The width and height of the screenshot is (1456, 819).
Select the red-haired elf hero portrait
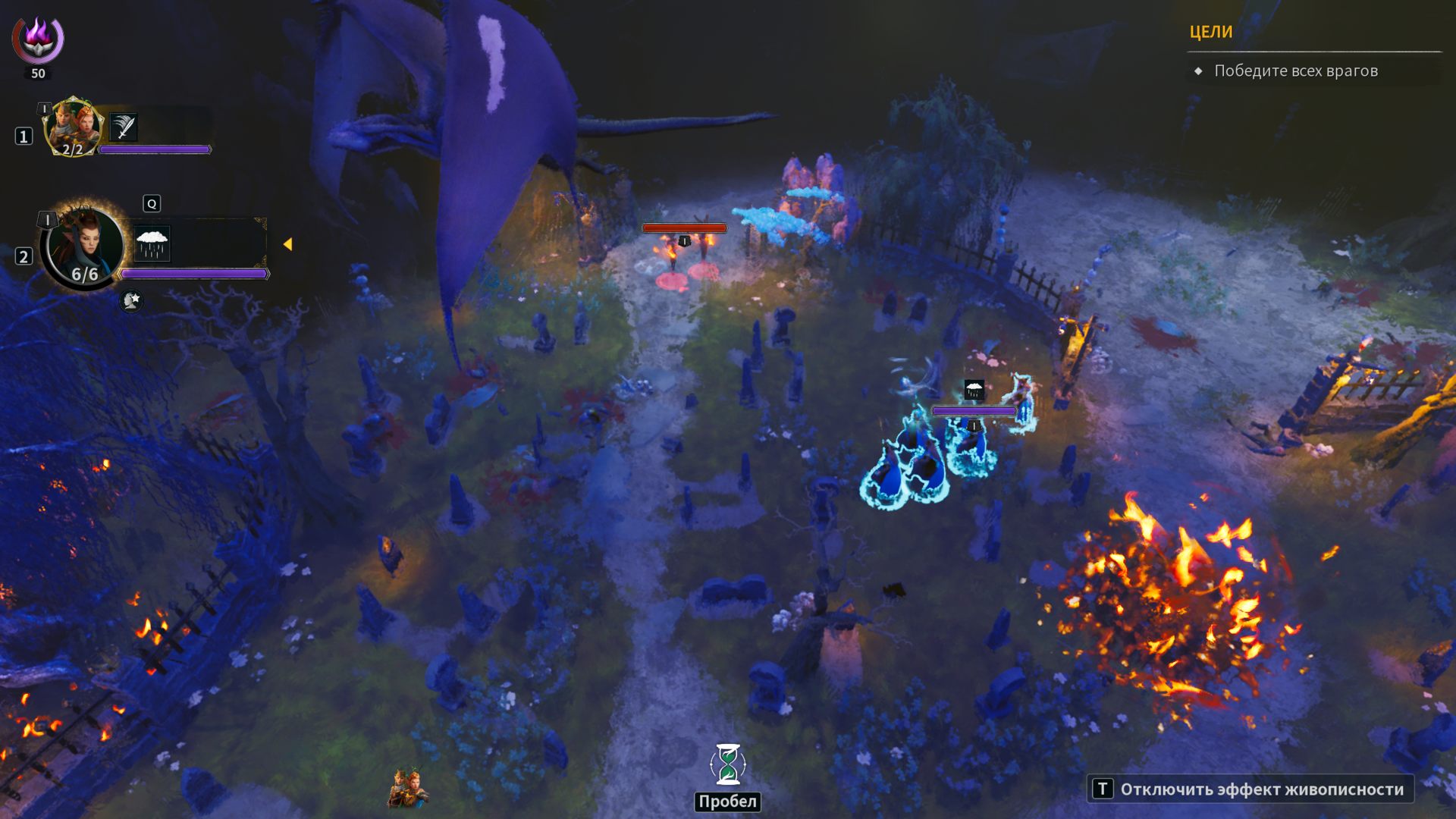(83, 246)
